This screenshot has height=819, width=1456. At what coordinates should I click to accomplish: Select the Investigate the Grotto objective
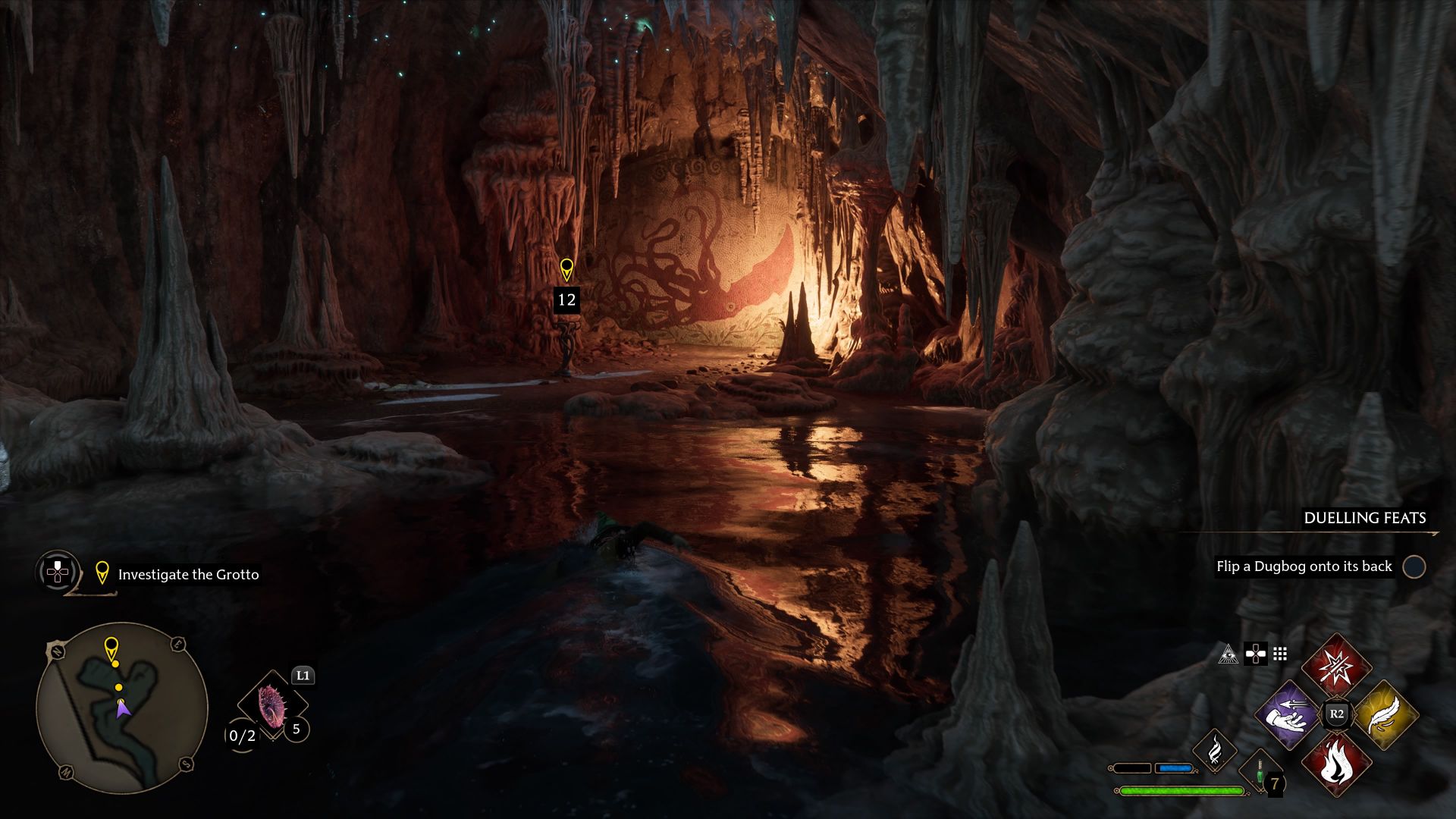point(188,575)
